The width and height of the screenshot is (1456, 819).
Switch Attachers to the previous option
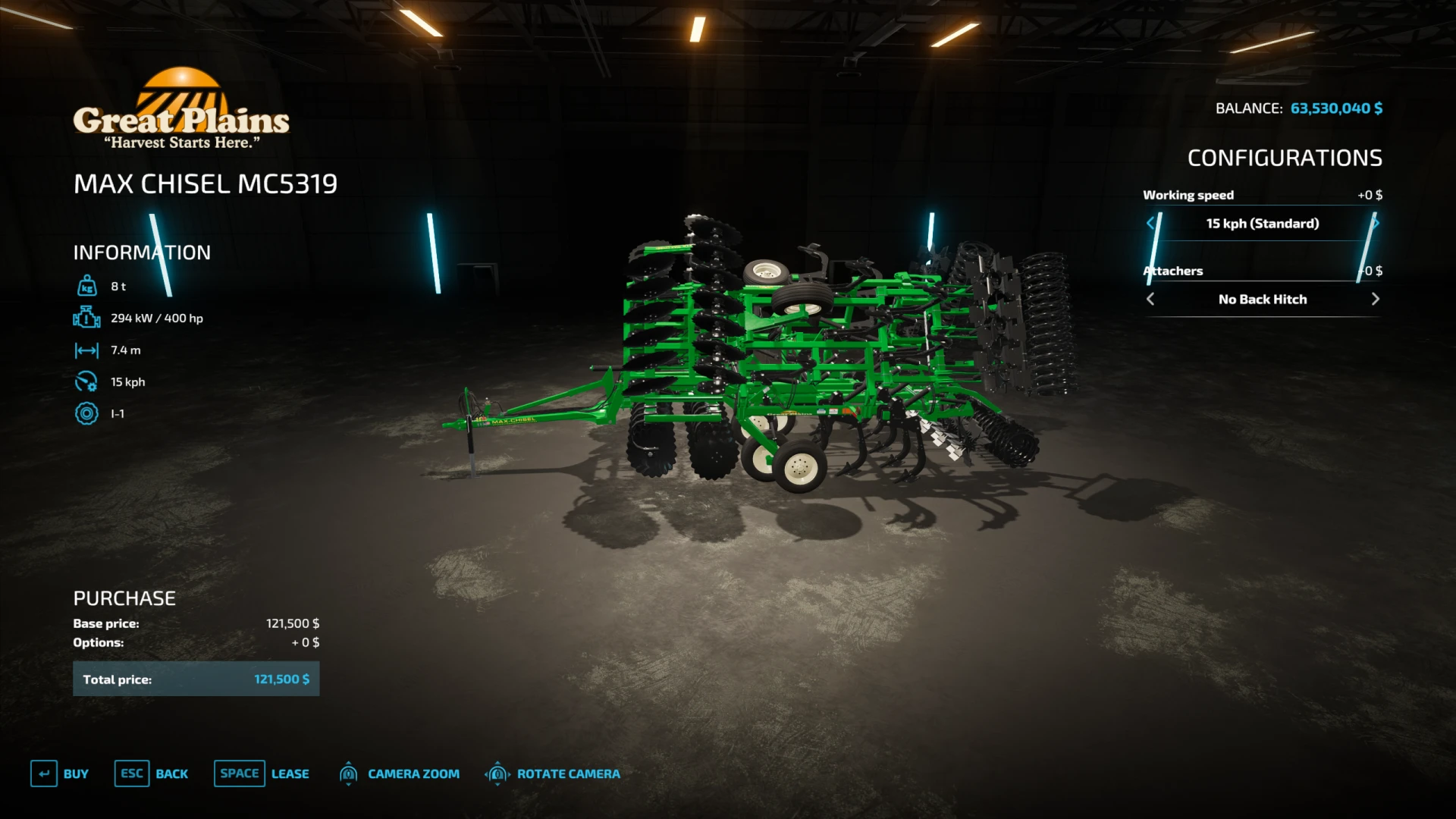(1150, 300)
